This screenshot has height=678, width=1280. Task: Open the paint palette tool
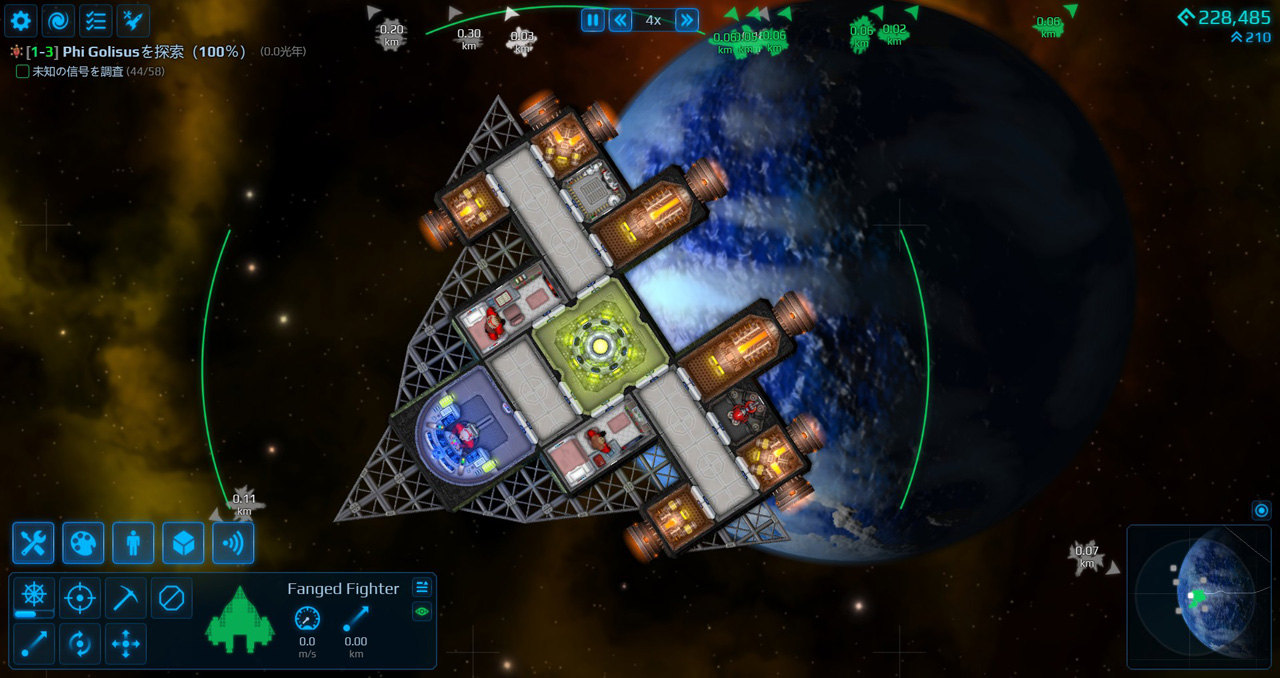[83, 543]
